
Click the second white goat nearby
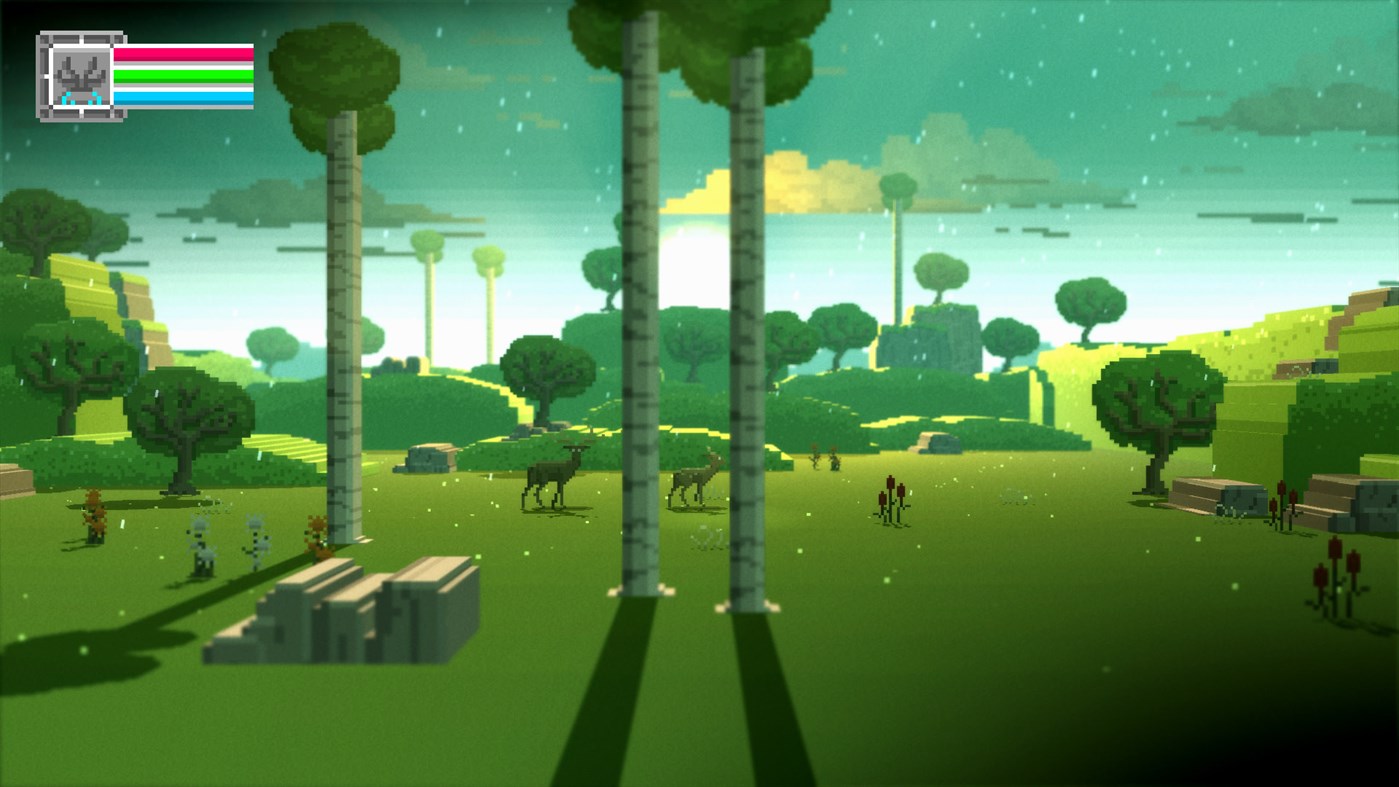point(257,543)
